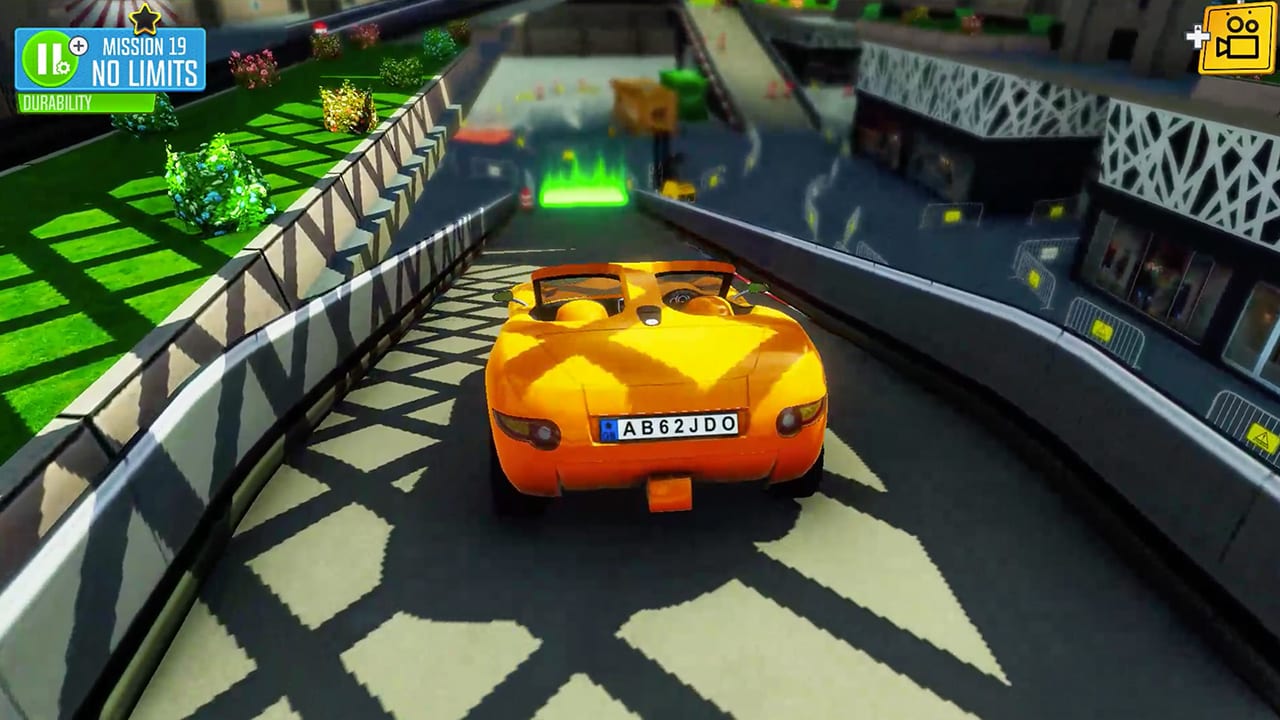The image size is (1280, 720).
Task: Expand extras with the plus button
Action: [x=78, y=45]
